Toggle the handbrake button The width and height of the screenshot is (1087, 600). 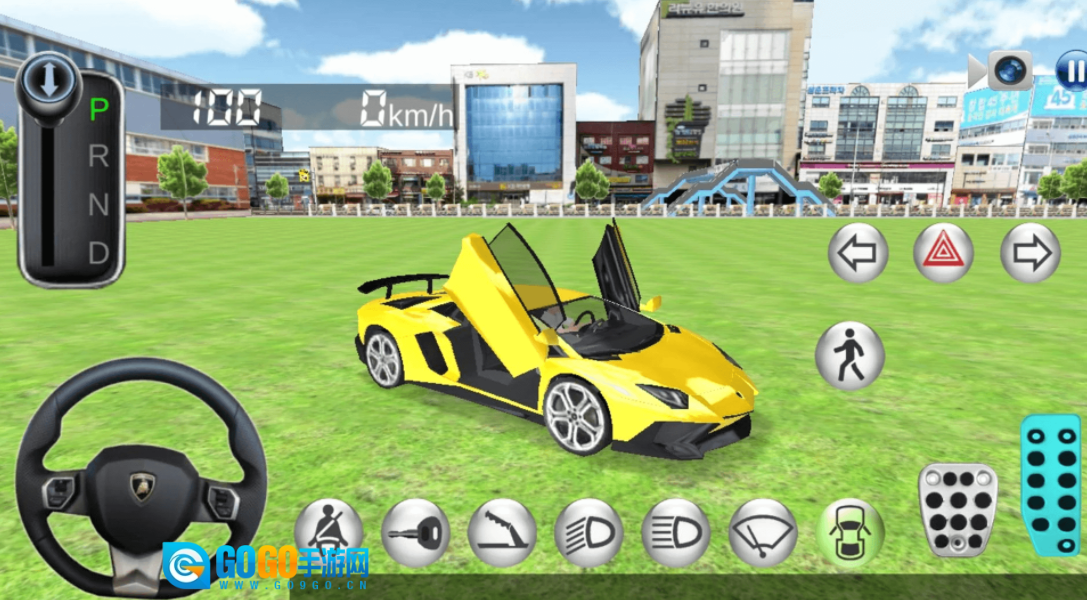tap(502, 532)
